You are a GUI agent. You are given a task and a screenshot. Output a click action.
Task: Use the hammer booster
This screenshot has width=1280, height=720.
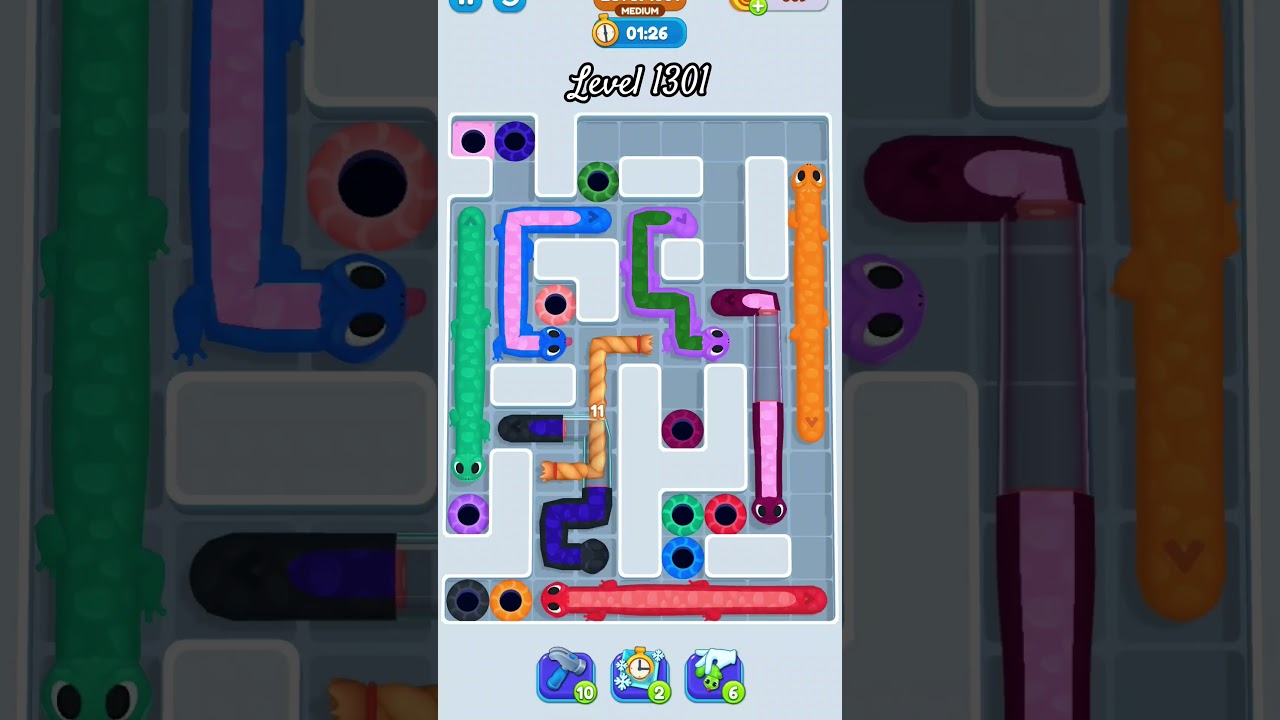[x=565, y=675]
